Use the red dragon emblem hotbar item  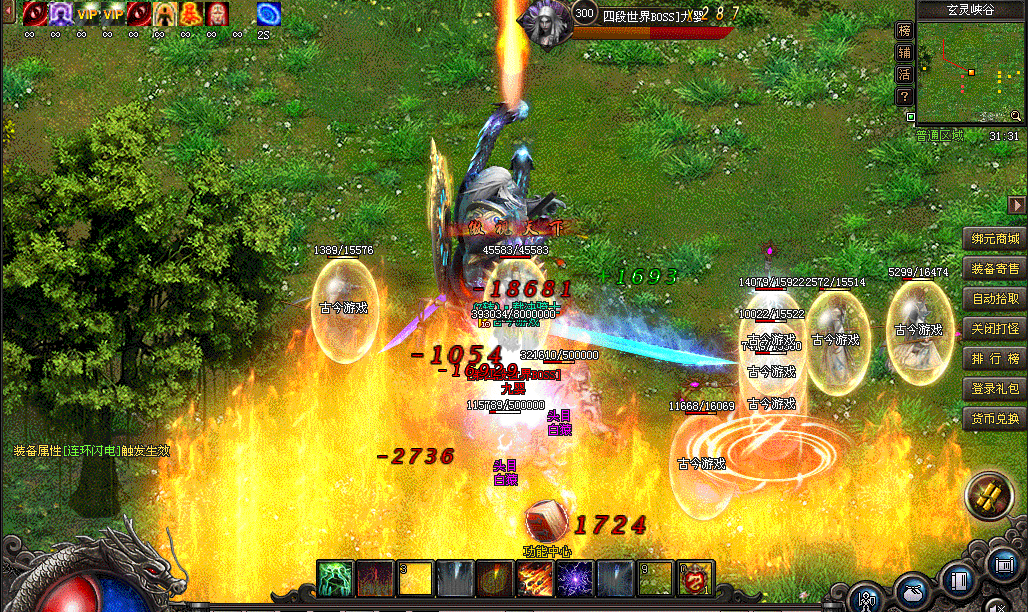(695, 579)
